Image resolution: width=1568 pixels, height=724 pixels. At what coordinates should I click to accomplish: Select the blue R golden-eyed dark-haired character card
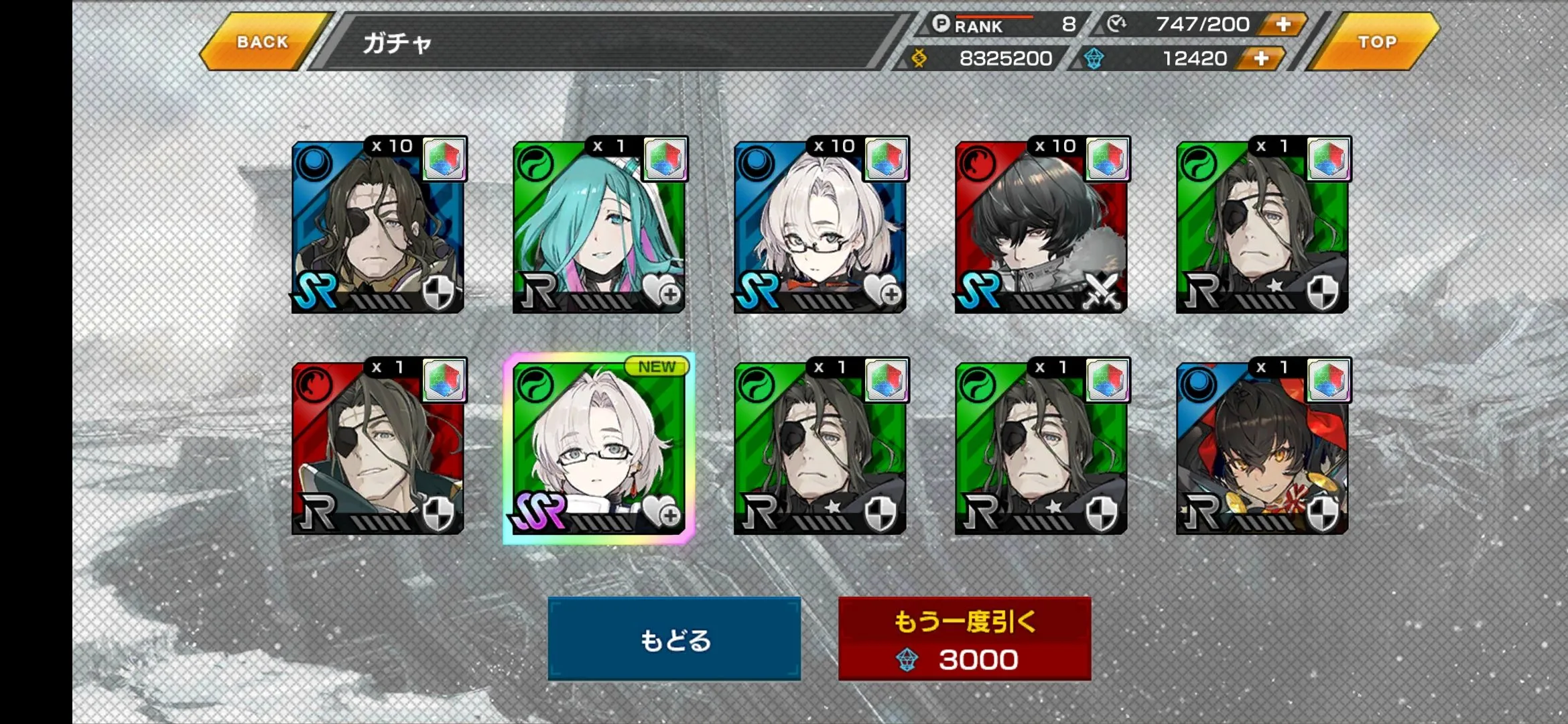click(1262, 448)
